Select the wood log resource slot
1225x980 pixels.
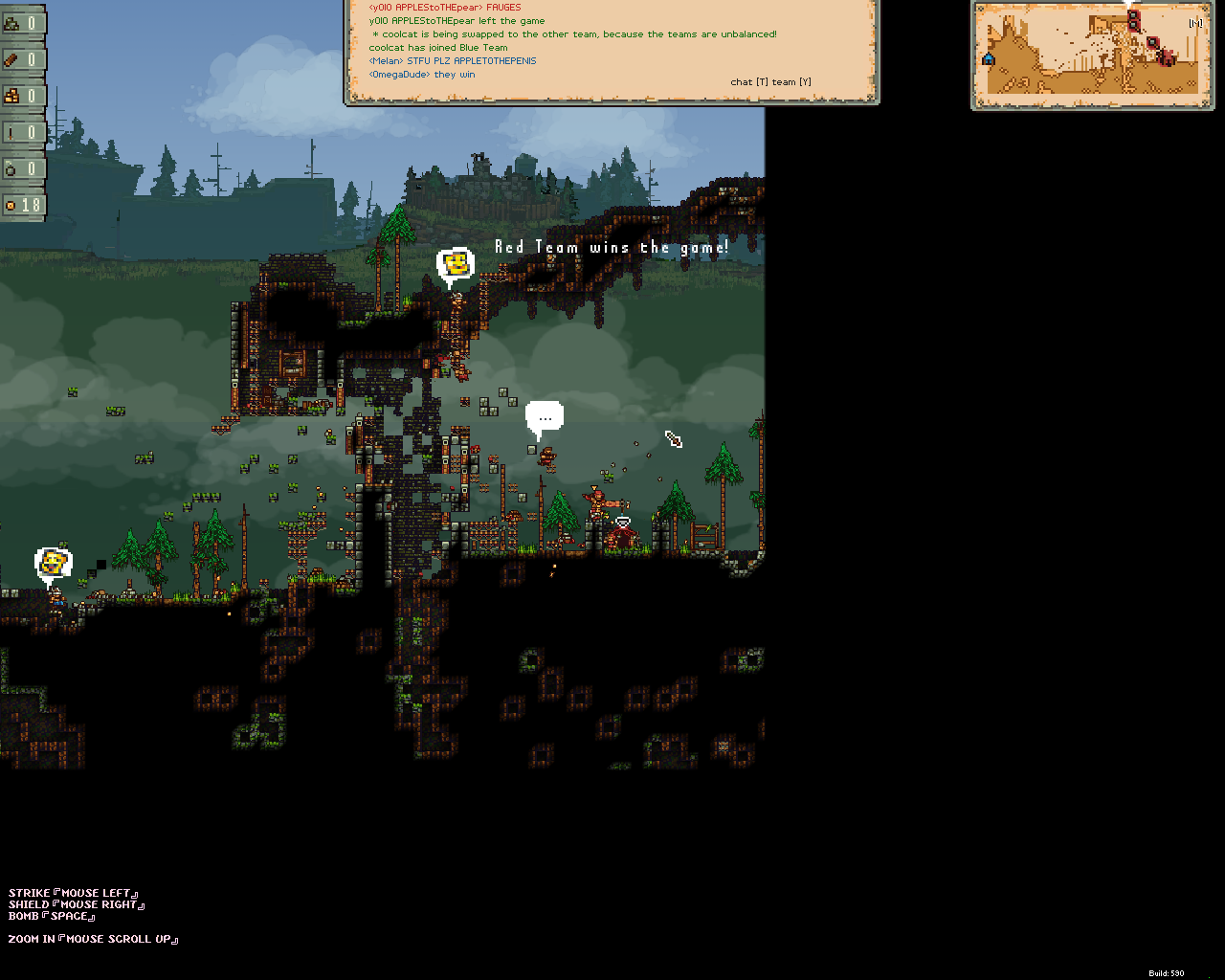[x=22, y=59]
